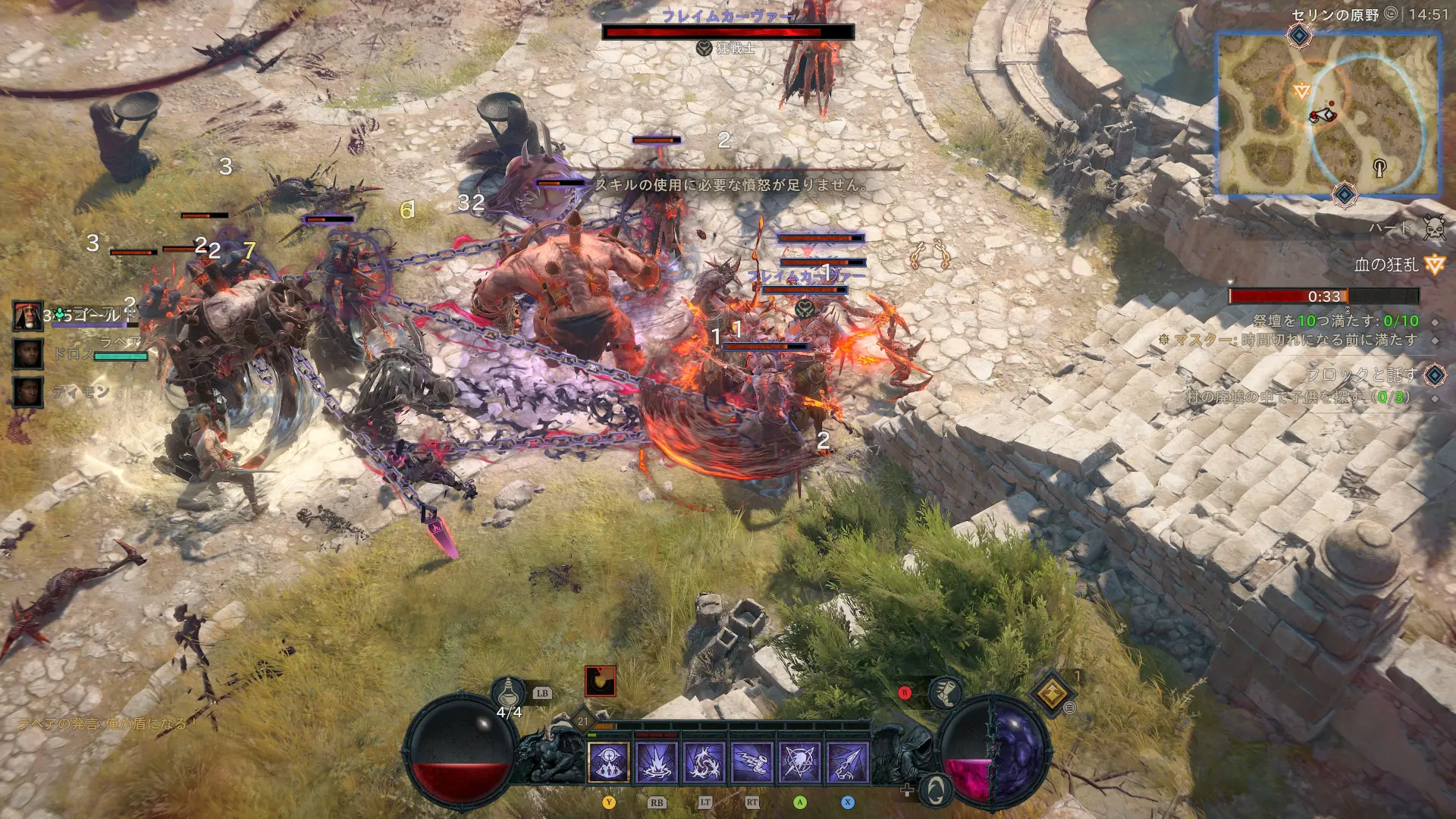
Task: Click the orange triangle event marker on minimap
Action: tap(1302, 92)
